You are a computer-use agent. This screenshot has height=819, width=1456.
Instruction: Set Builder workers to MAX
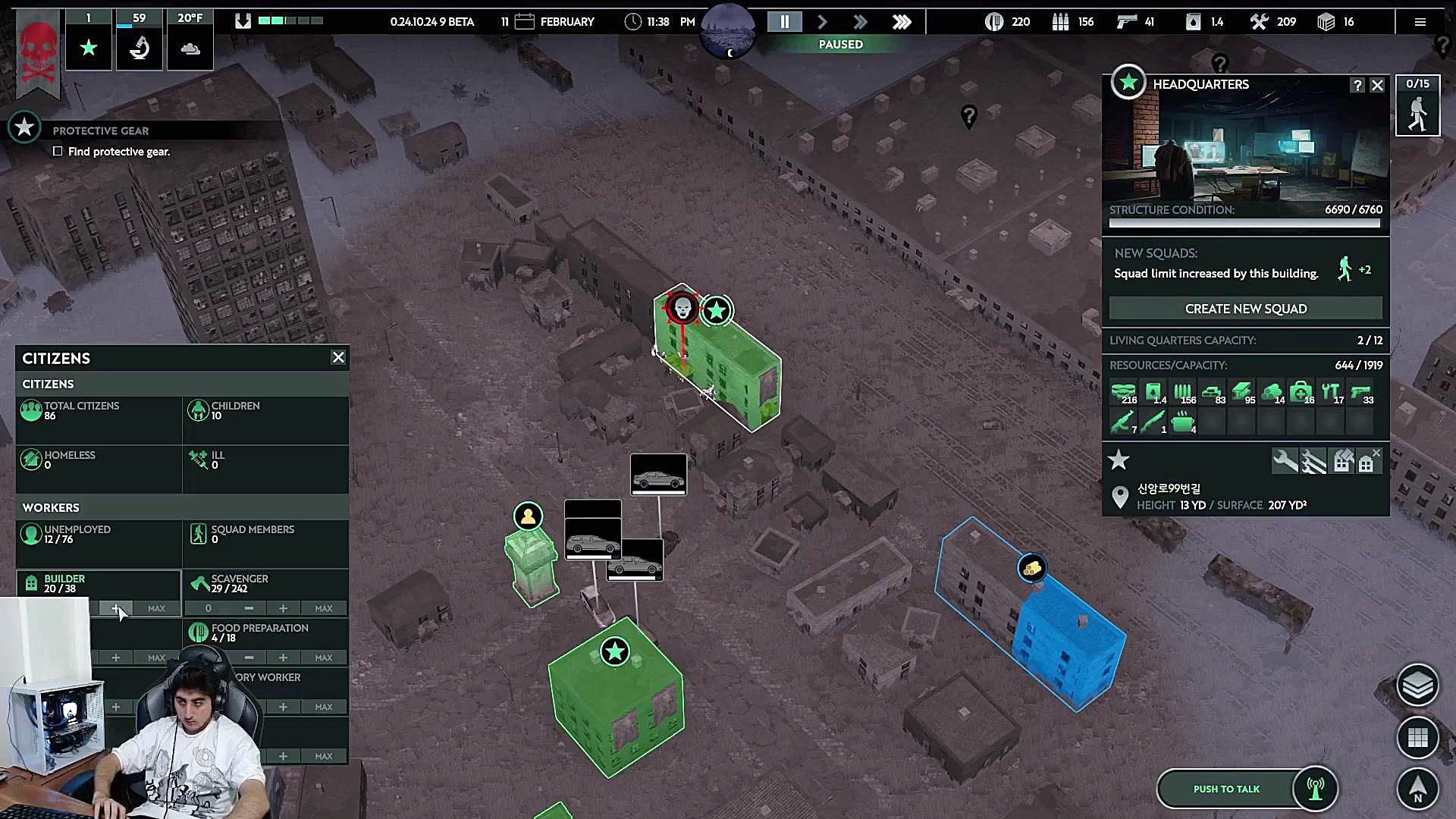pyautogui.click(x=156, y=608)
